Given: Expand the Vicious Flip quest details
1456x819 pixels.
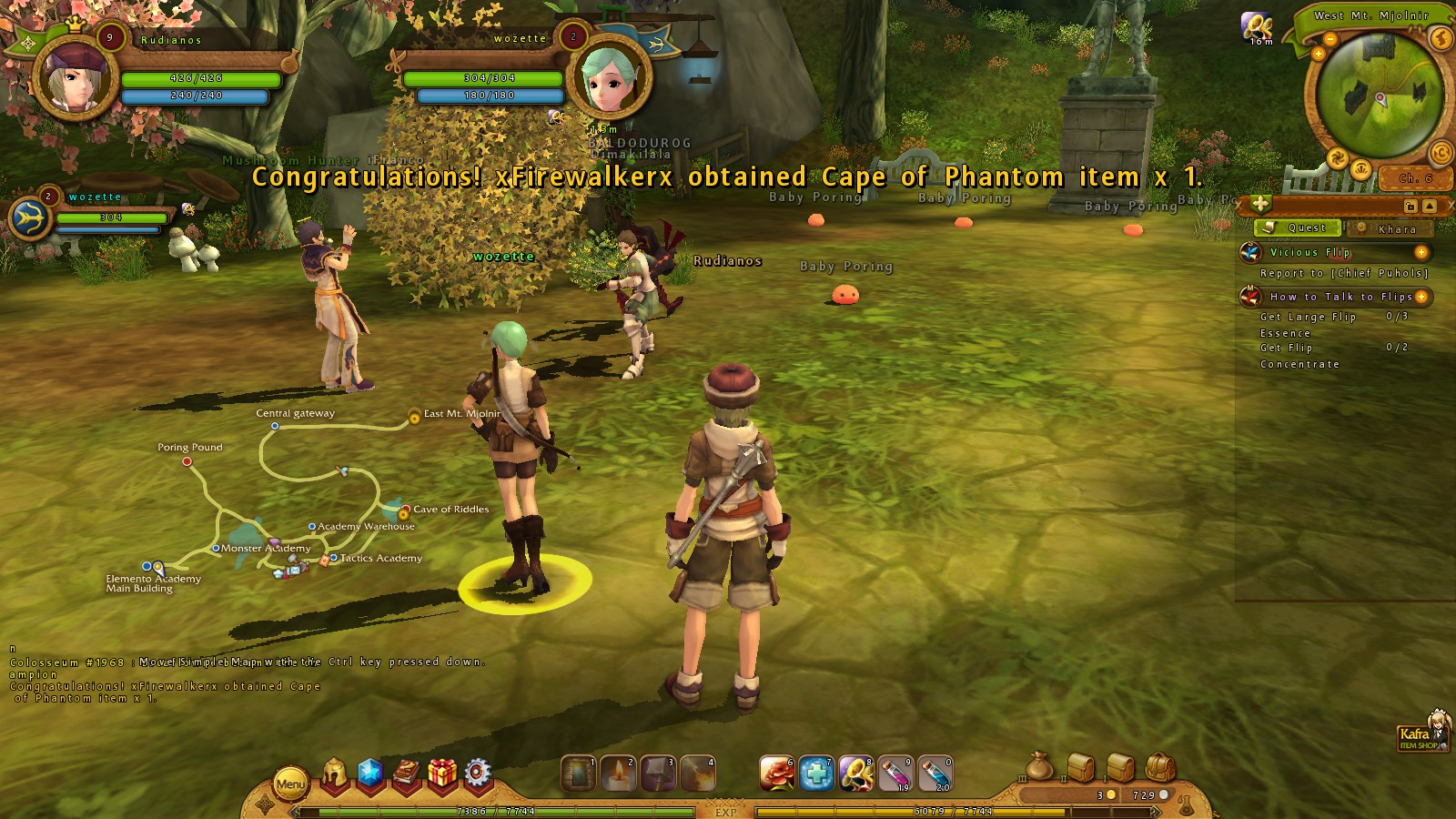Looking at the screenshot, I should point(1421,252).
